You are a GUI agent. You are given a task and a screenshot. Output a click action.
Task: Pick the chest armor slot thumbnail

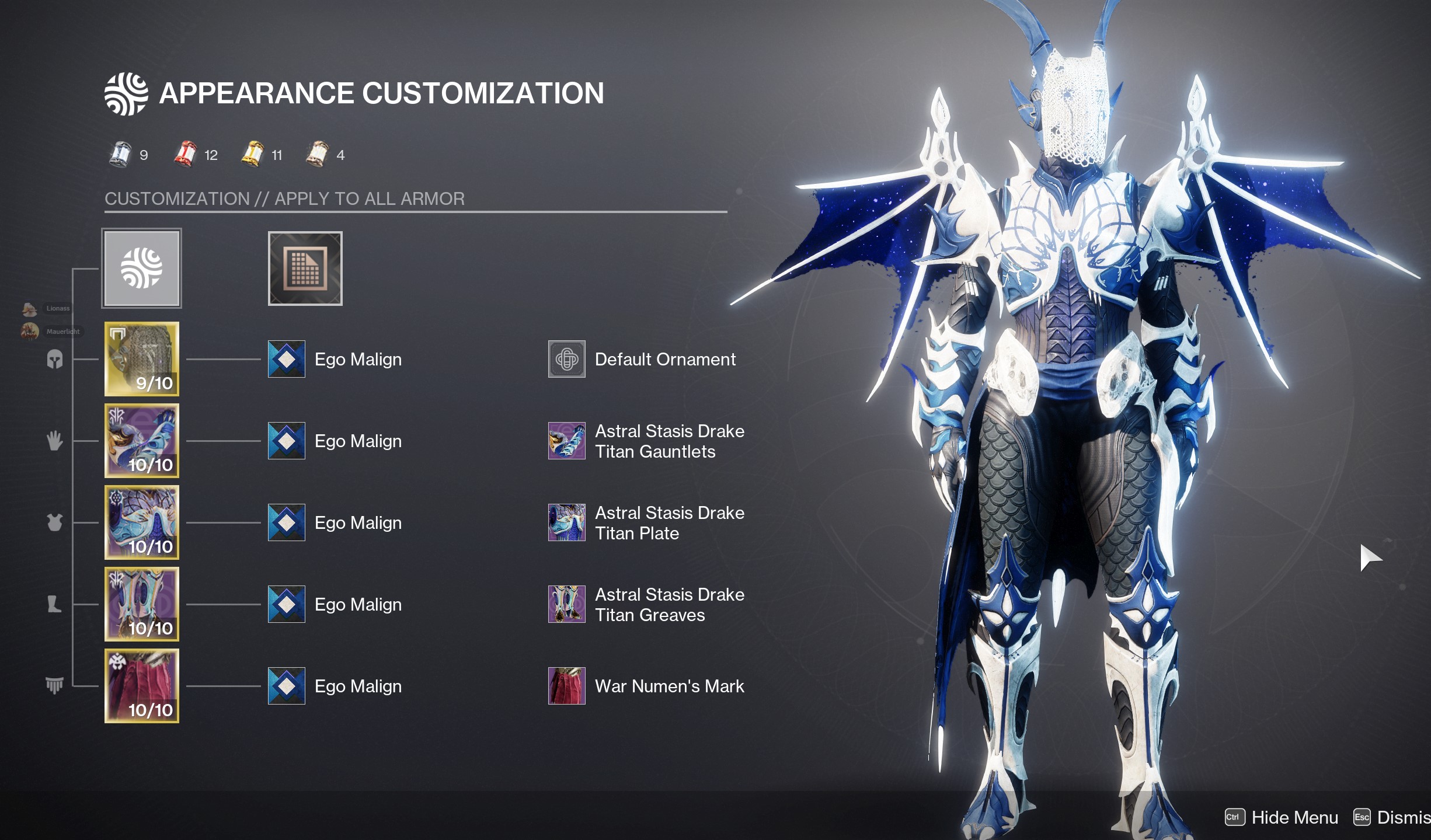(x=142, y=522)
